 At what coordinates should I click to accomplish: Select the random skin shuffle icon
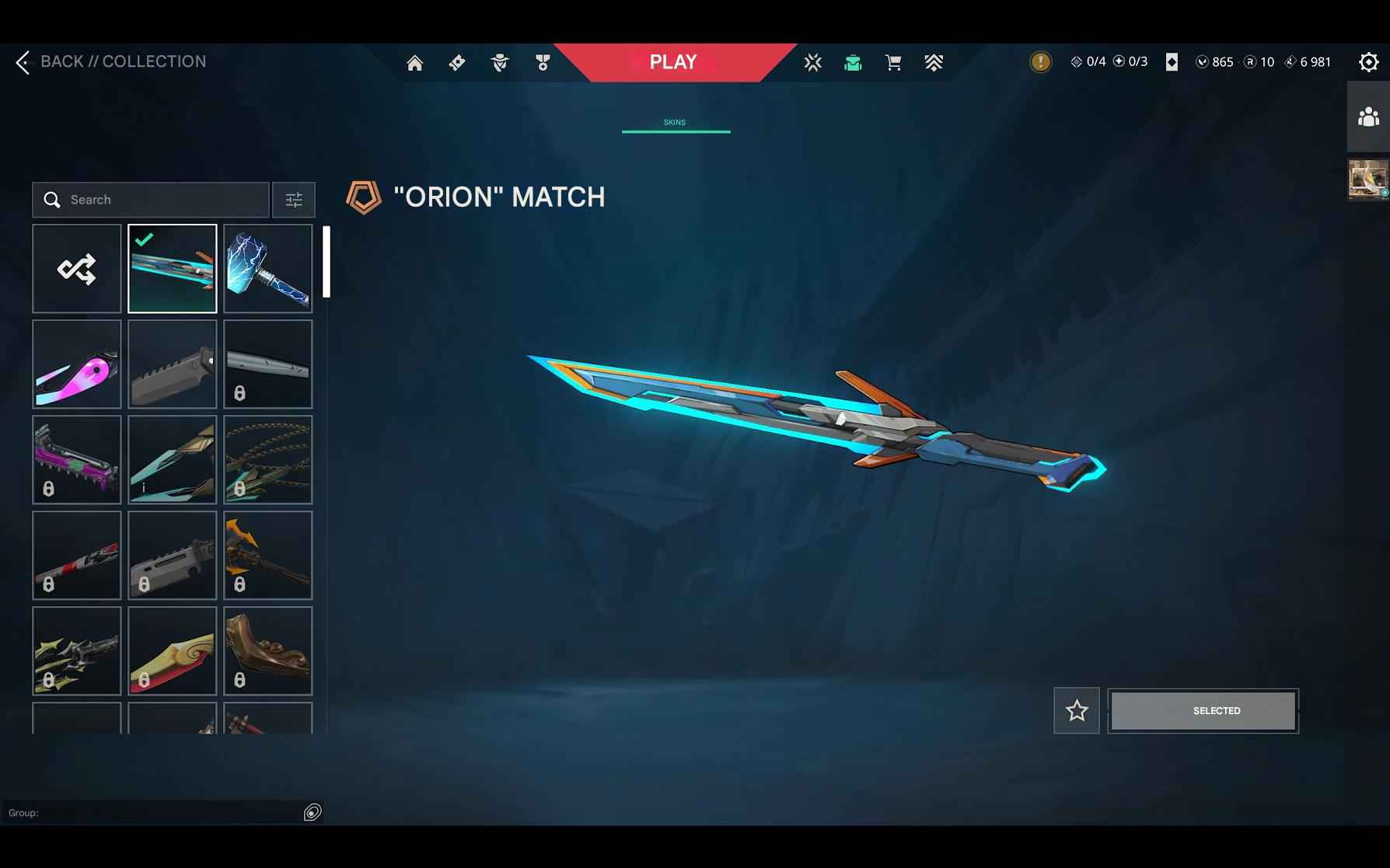pos(76,268)
